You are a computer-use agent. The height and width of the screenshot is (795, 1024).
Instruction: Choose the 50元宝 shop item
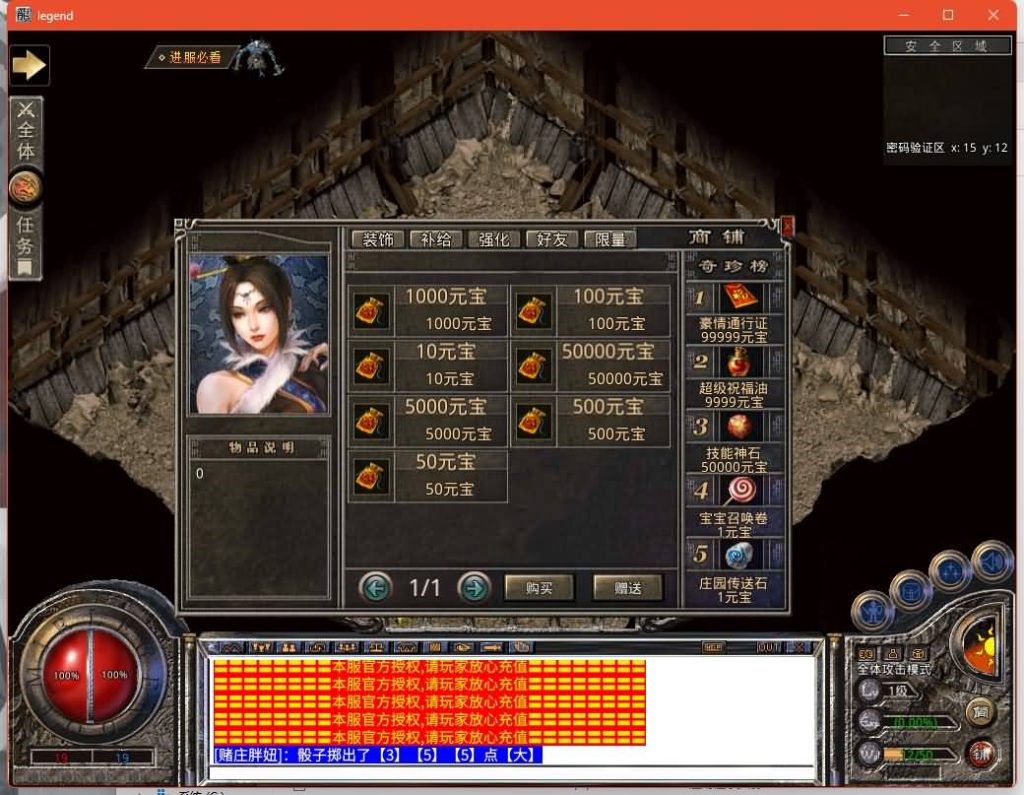click(x=427, y=476)
